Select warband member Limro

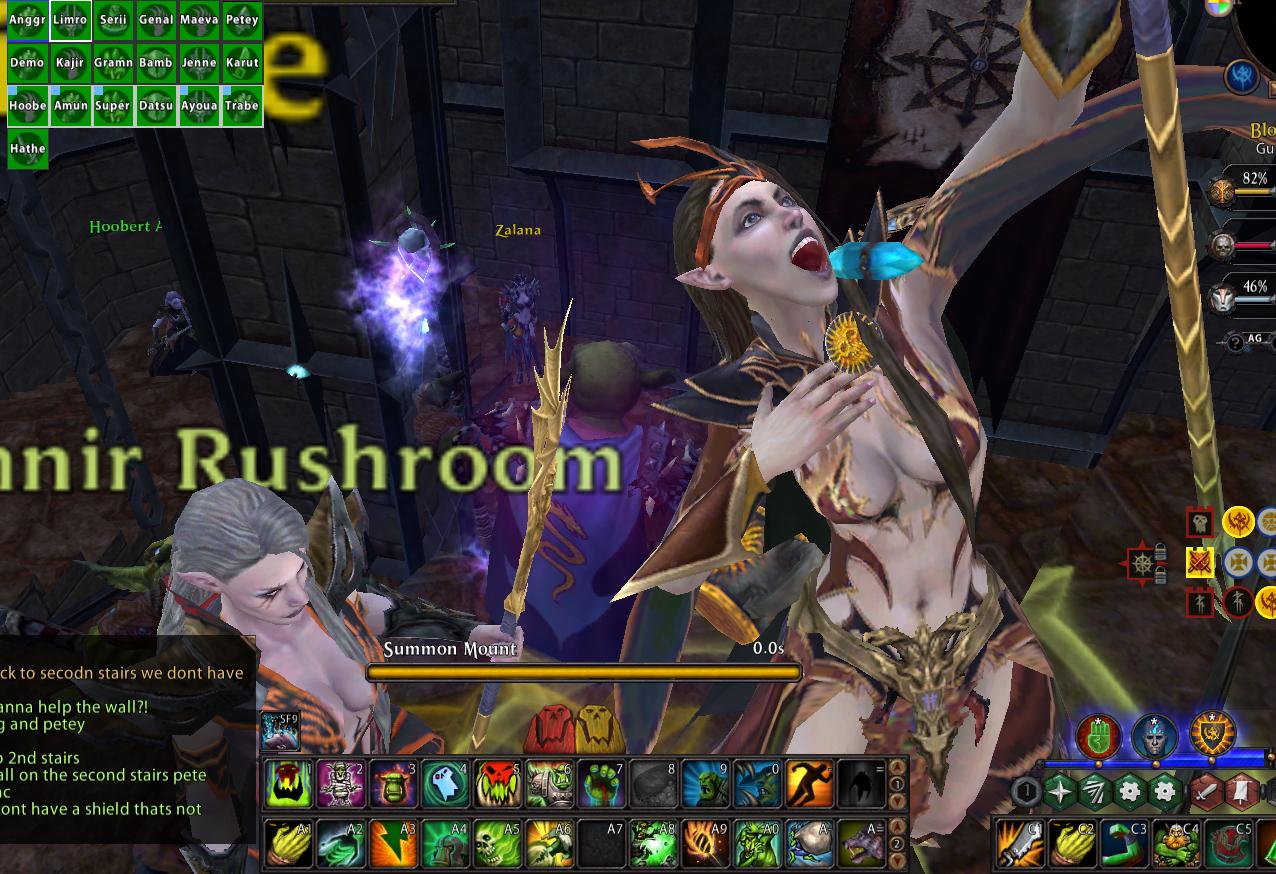coord(70,20)
